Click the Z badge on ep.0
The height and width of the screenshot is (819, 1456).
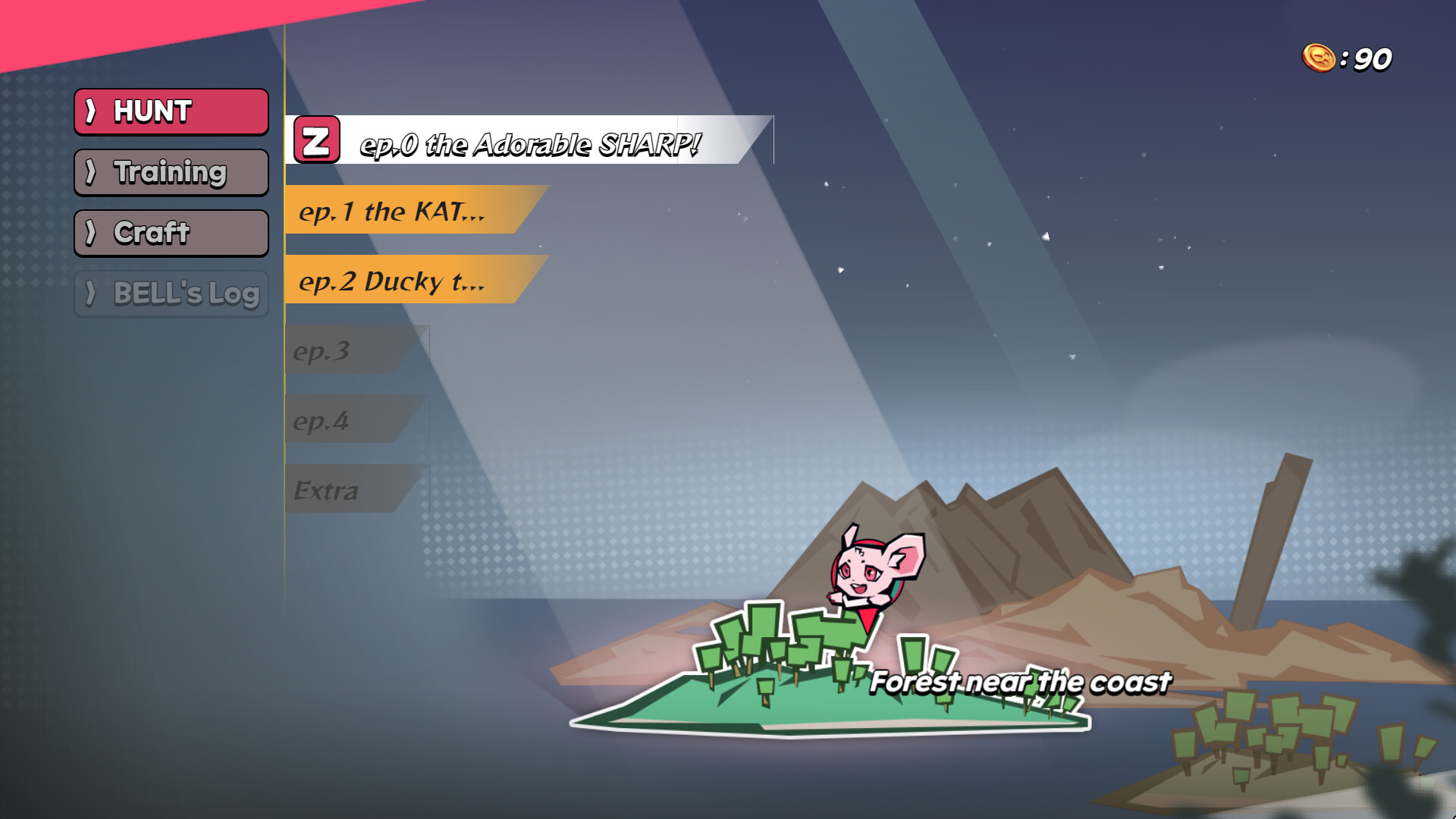tap(318, 141)
